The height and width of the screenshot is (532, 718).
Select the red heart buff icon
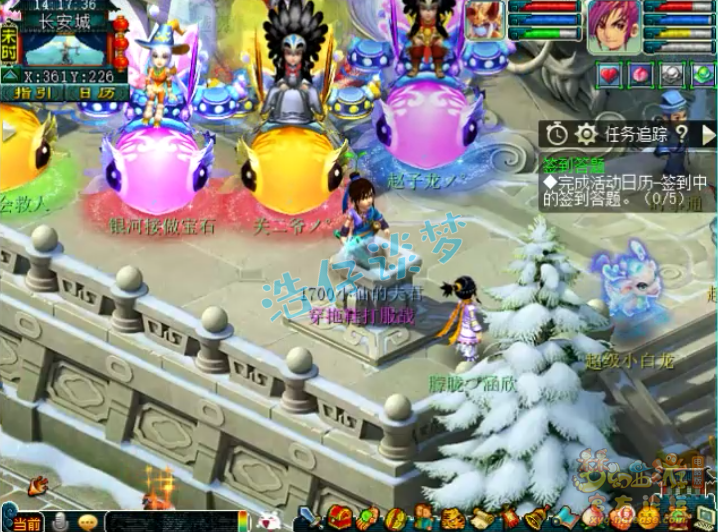[x=609, y=73]
